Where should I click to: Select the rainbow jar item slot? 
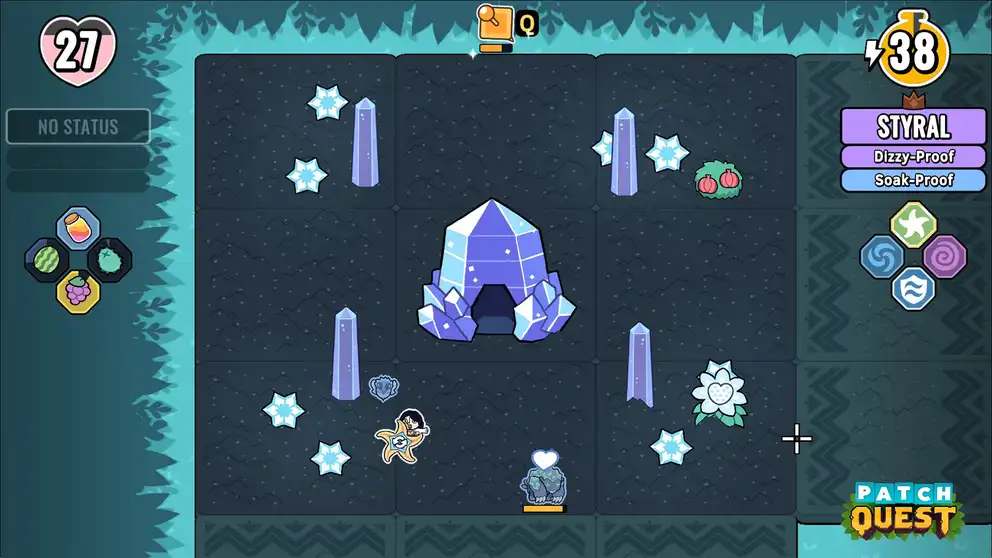(x=78, y=226)
